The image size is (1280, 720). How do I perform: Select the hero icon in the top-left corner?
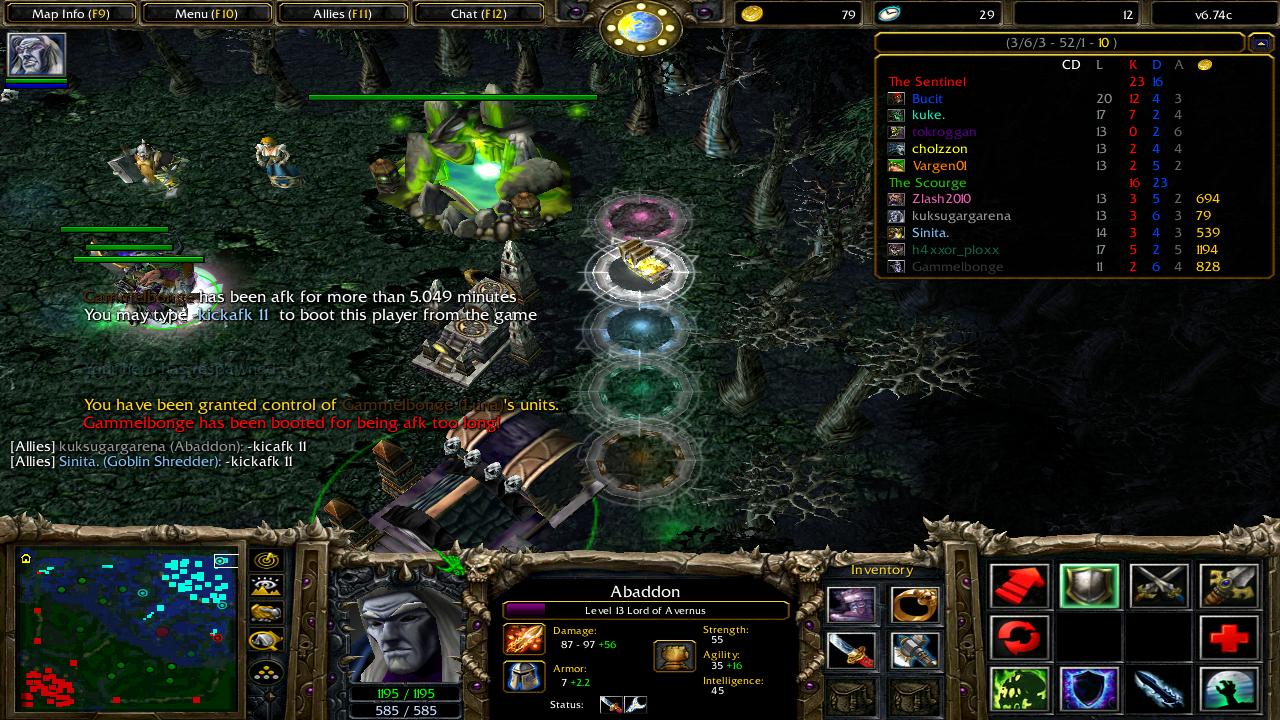click(37, 54)
